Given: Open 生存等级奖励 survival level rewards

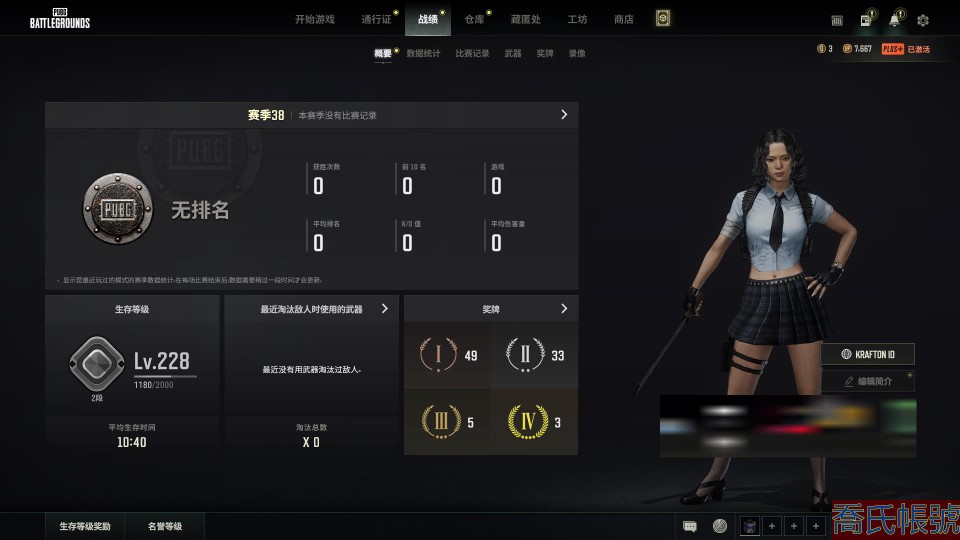Looking at the screenshot, I should pos(85,526).
